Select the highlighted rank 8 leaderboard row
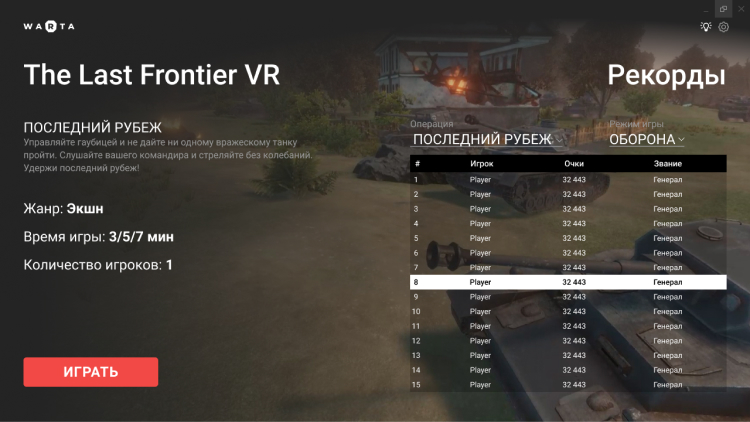The image size is (750, 422). pos(568,282)
